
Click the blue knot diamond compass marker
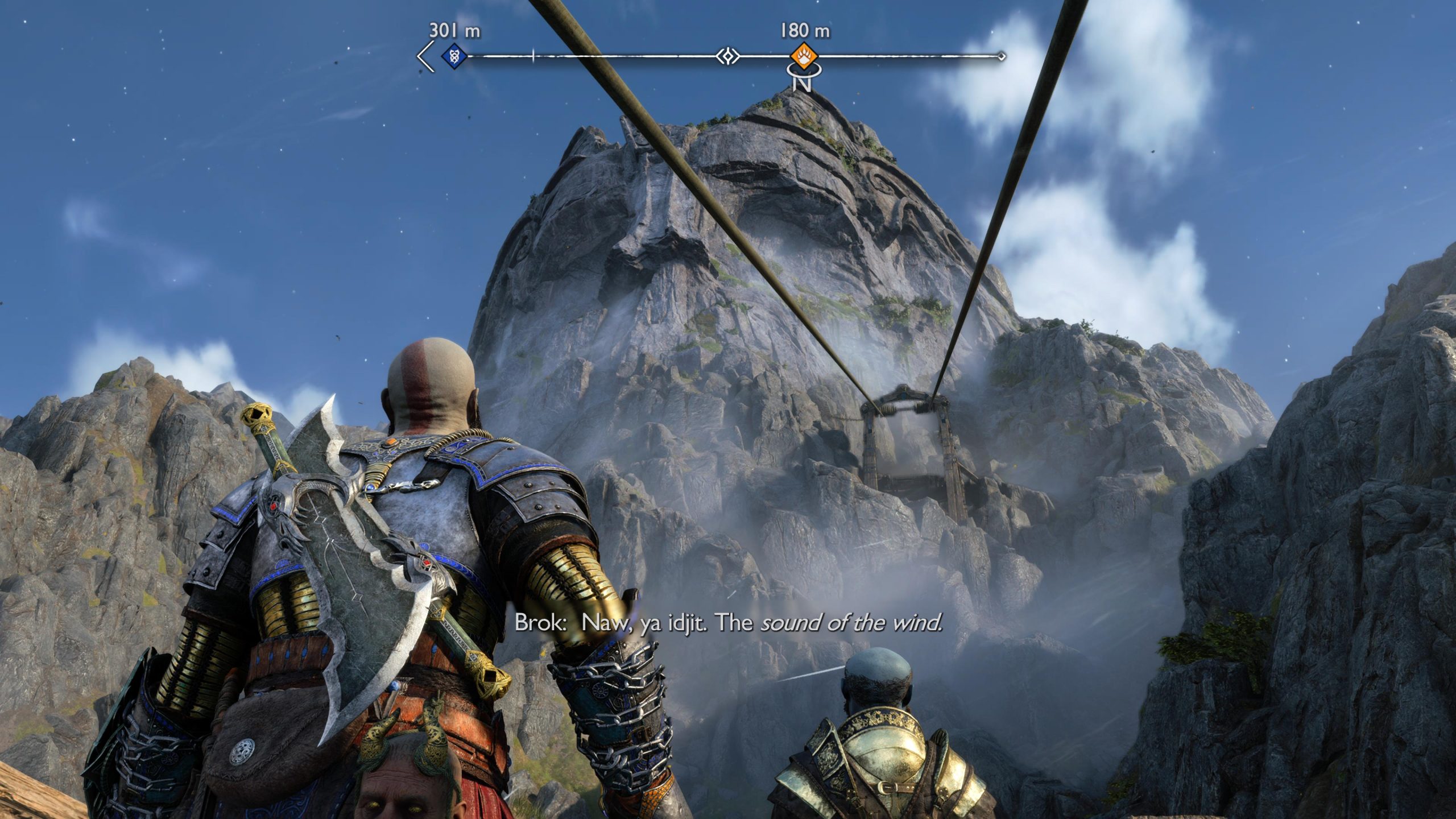coord(454,56)
